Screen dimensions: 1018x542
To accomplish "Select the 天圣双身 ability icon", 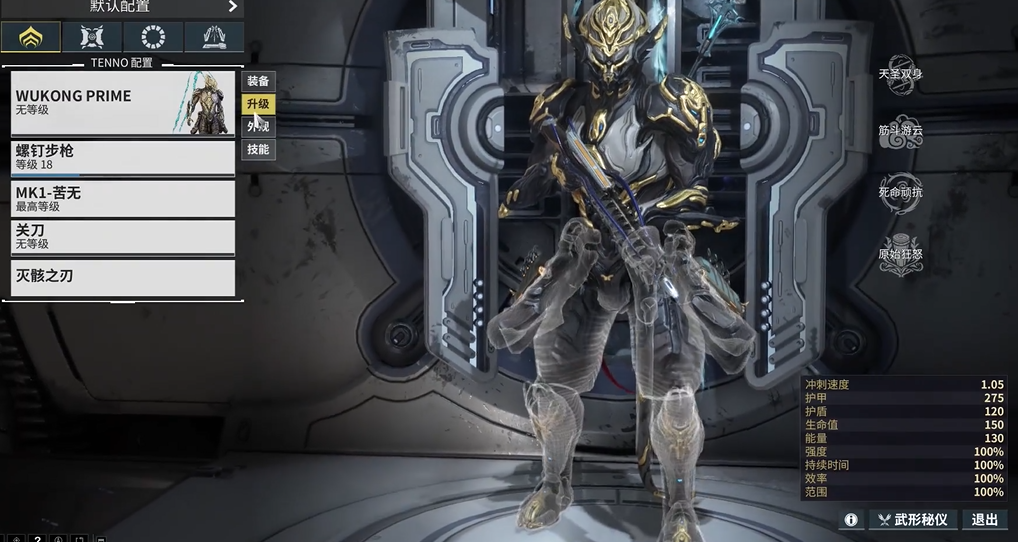I will point(900,74).
